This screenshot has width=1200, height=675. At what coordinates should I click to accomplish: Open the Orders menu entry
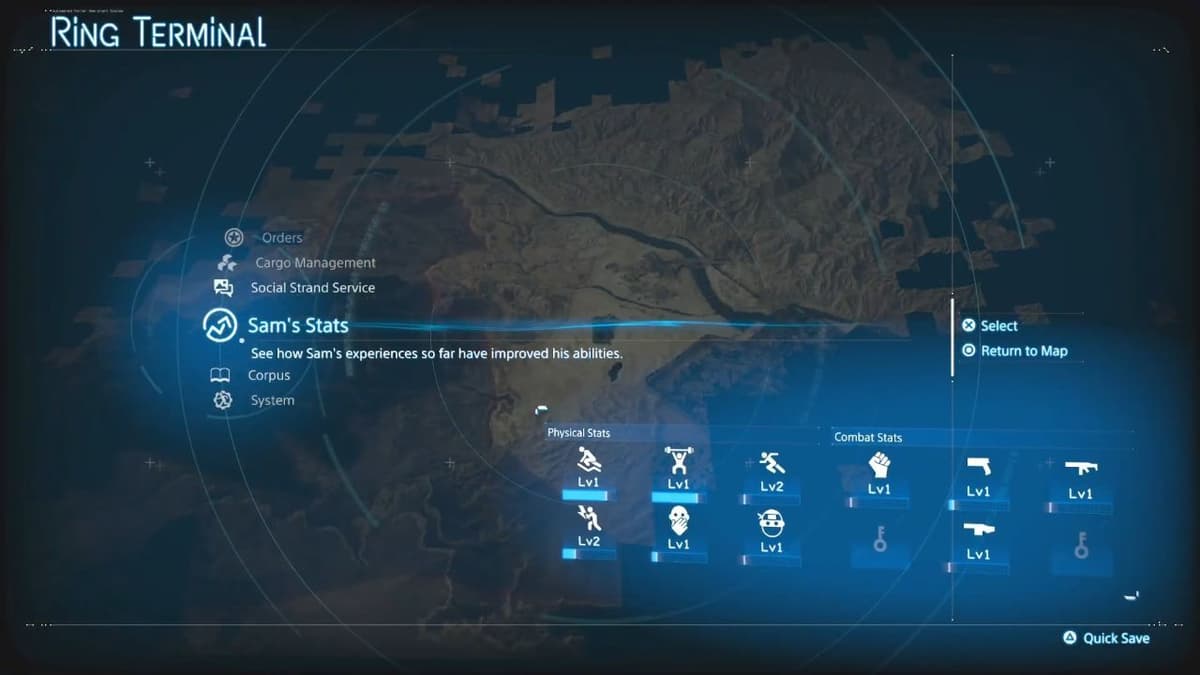click(x=281, y=238)
